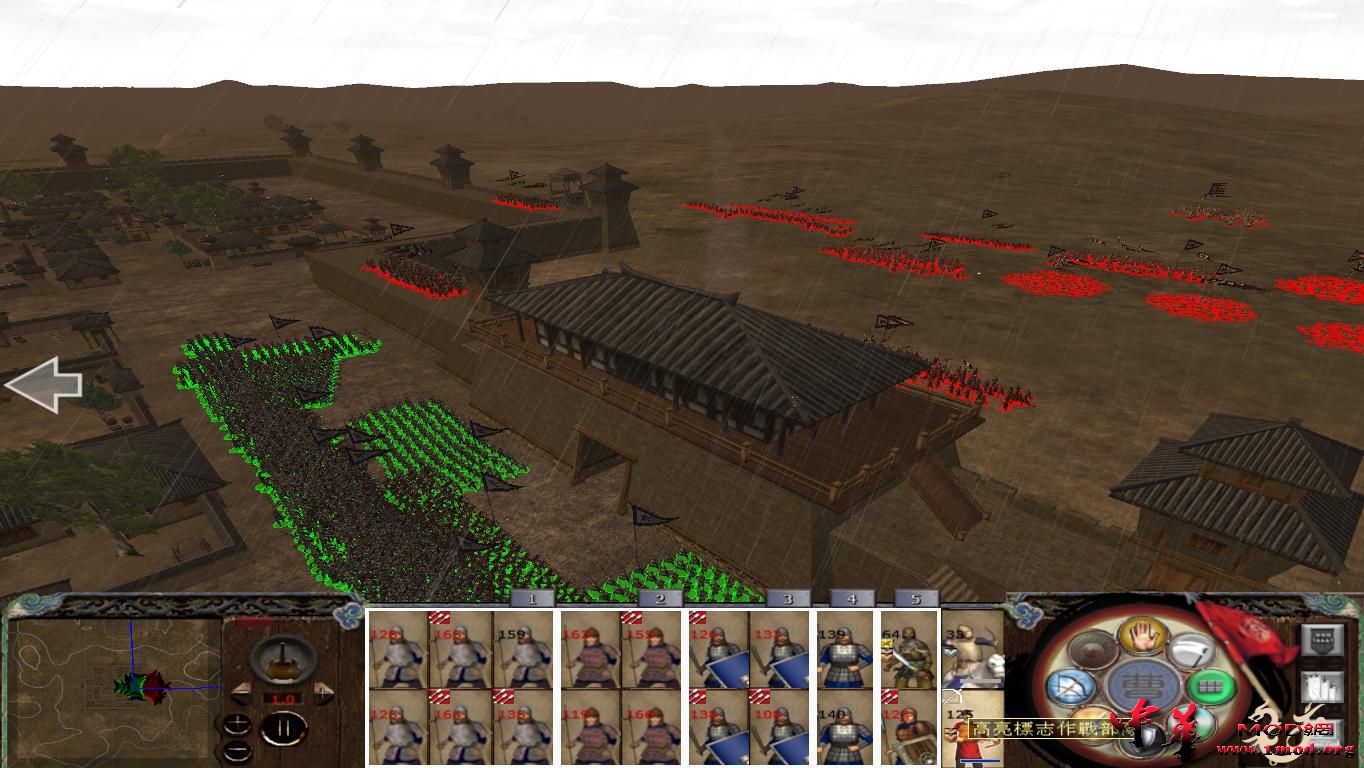Click the speed value showing 1.0
1364x768 pixels.
(283, 698)
